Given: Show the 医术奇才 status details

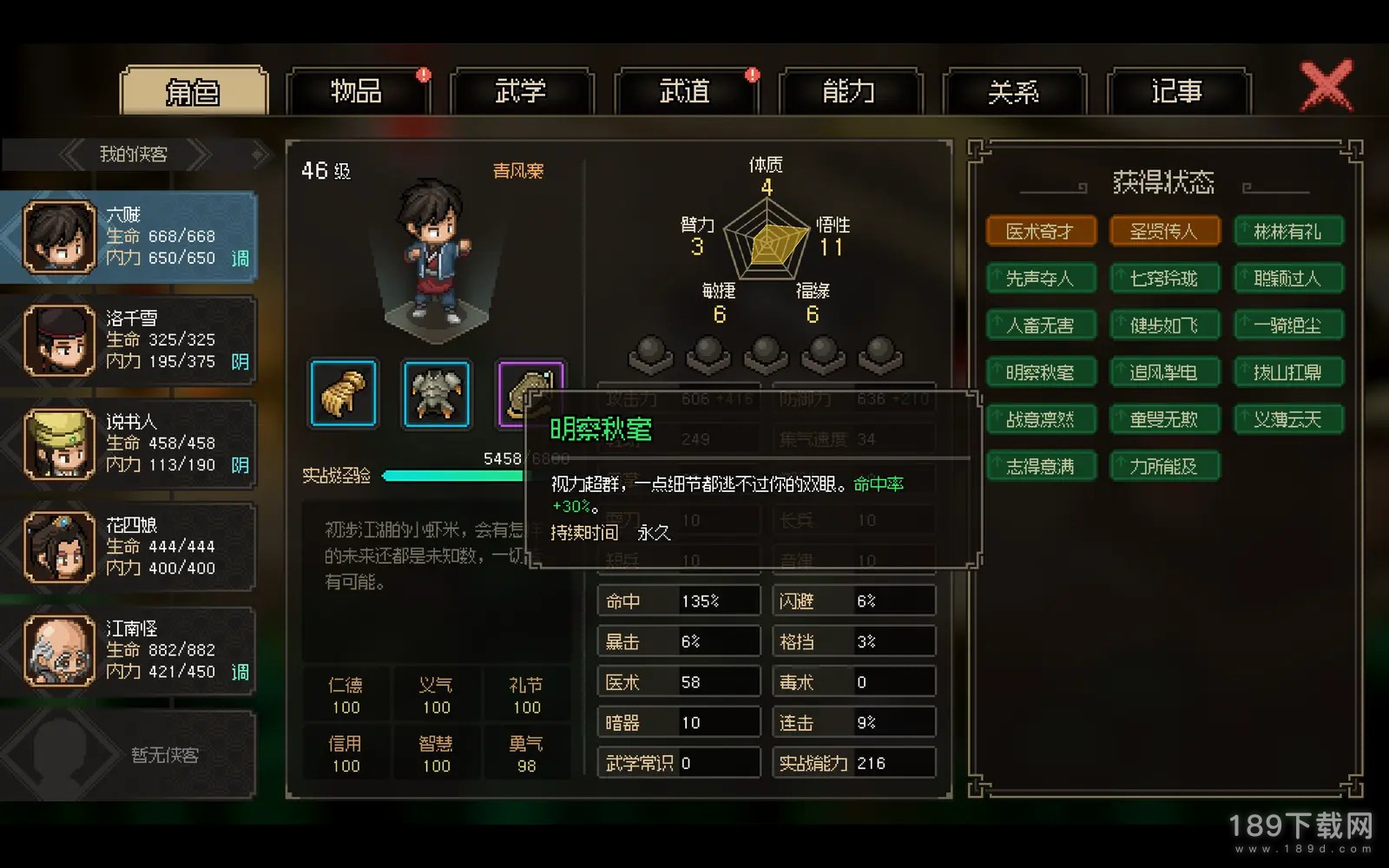Looking at the screenshot, I should pyautogui.click(x=1041, y=232).
